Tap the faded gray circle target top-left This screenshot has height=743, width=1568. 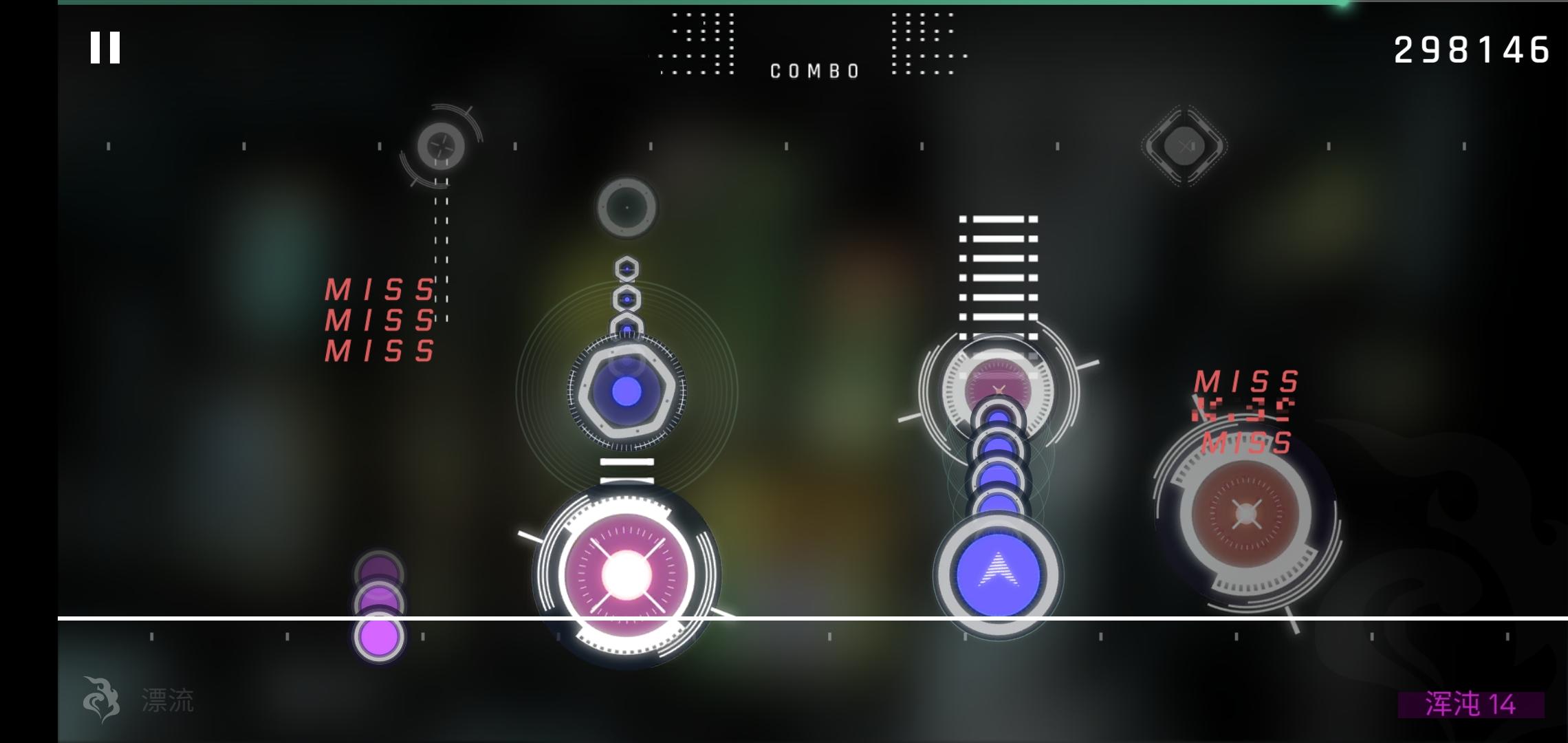pyautogui.click(x=440, y=147)
